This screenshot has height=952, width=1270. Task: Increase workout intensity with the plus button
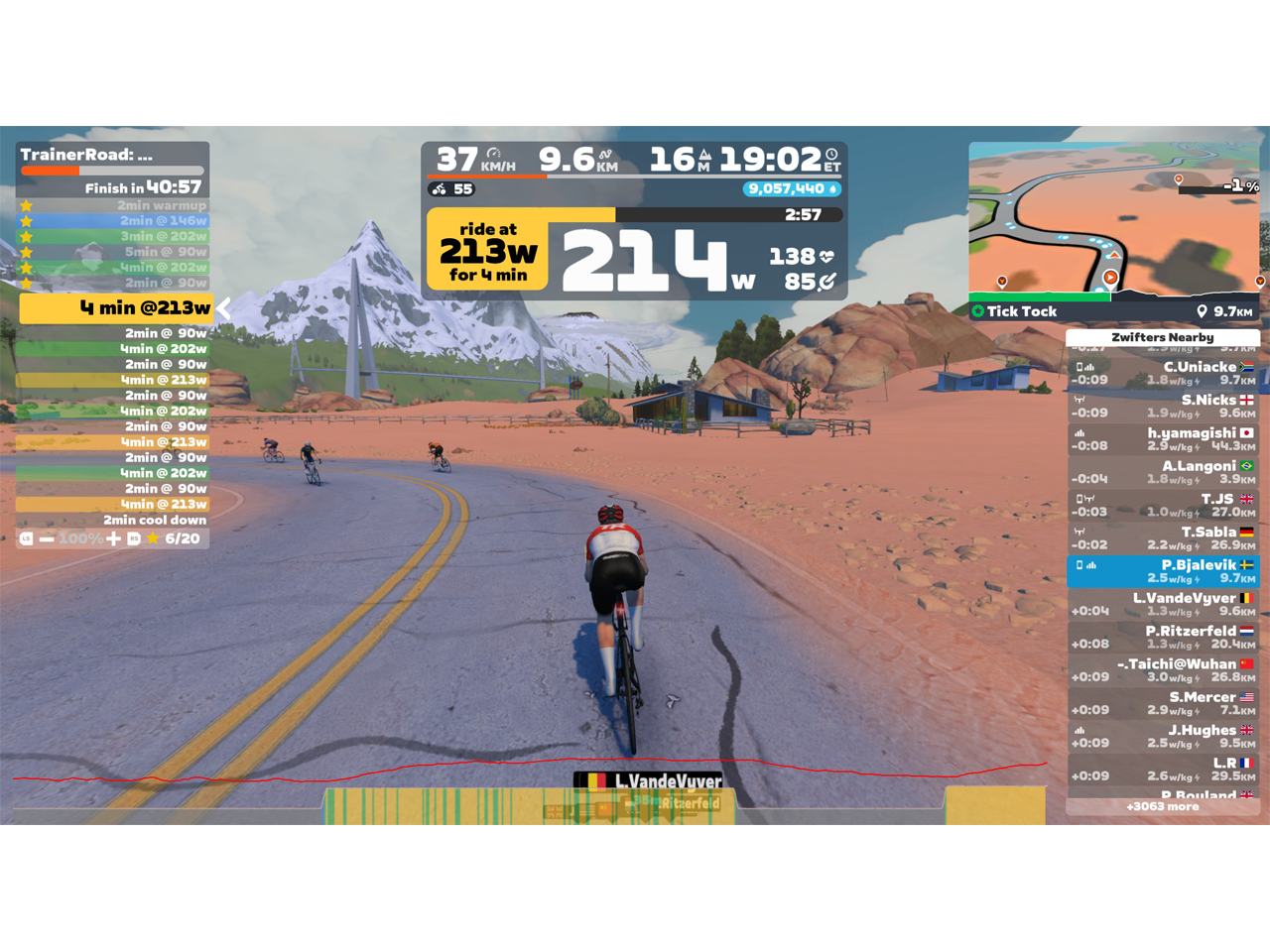(114, 538)
